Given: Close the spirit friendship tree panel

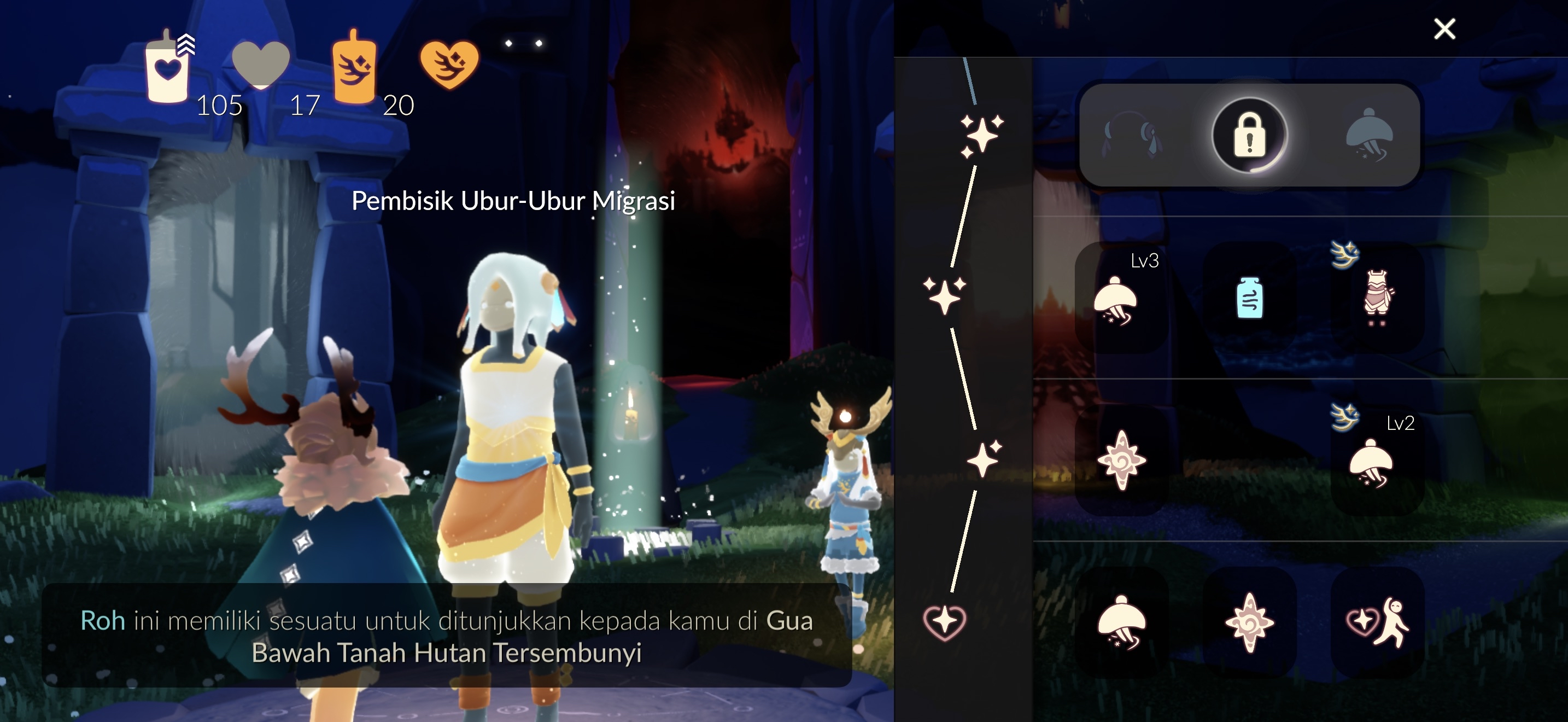Looking at the screenshot, I should [x=1444, y=28].
